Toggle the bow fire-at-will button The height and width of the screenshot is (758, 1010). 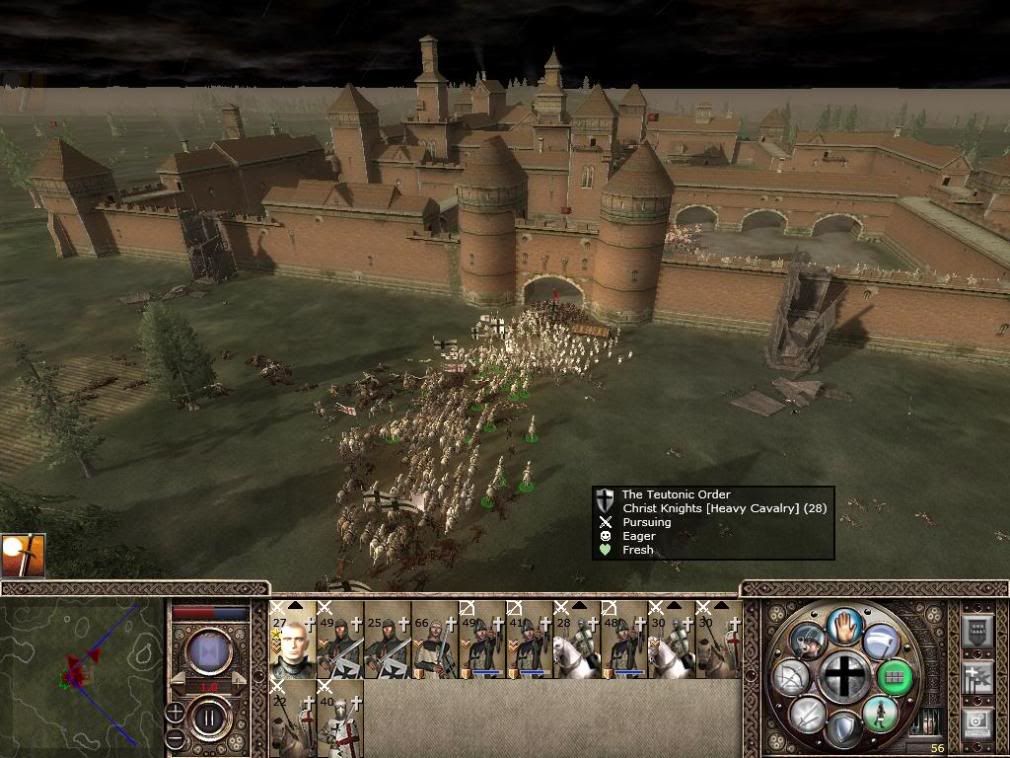tap(791, 678)
